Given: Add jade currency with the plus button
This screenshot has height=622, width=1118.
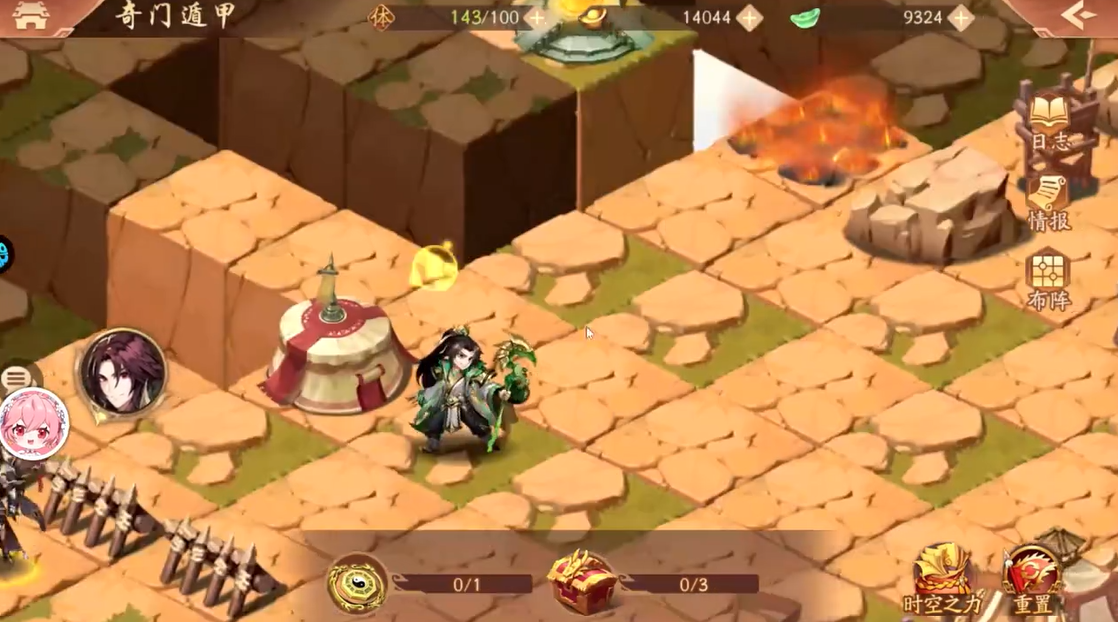Looking at the screenshot, I should tap(960, 18).
